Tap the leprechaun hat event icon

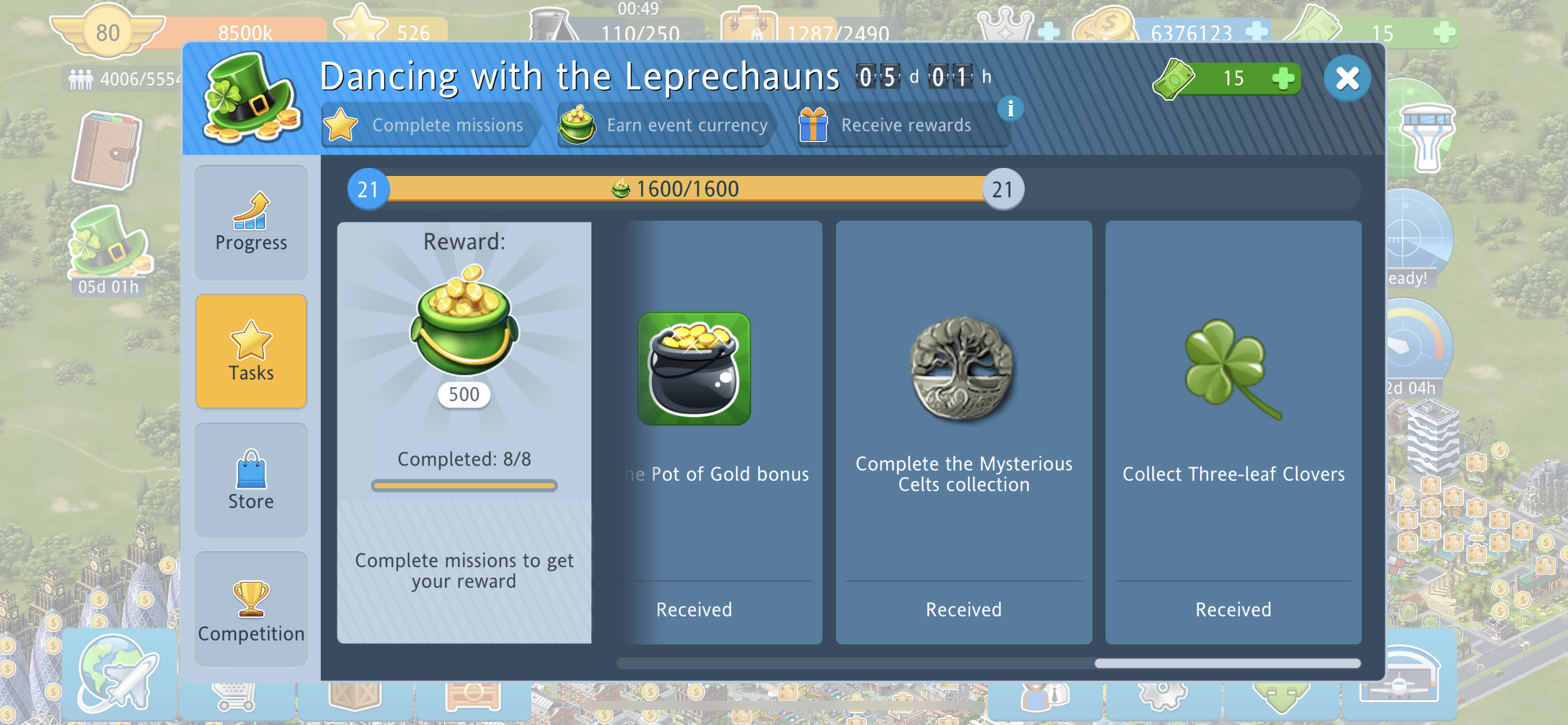[x=109, y=245]
